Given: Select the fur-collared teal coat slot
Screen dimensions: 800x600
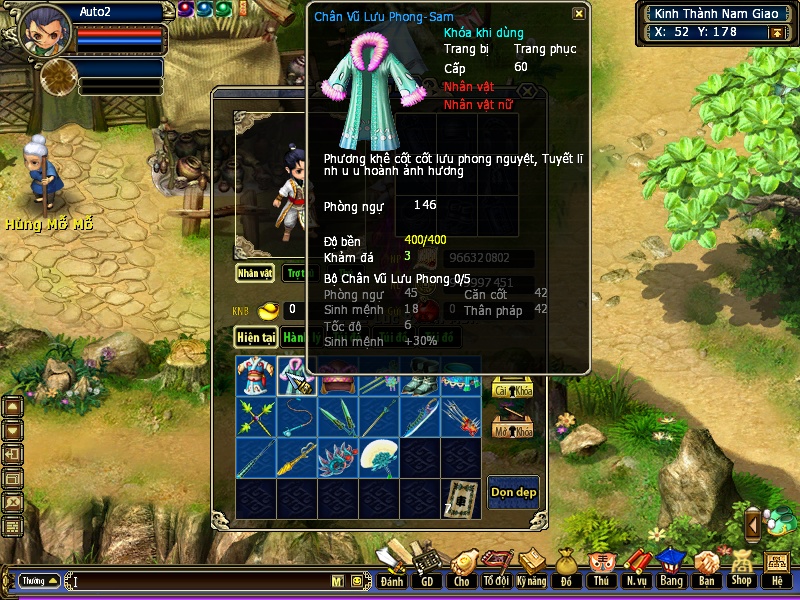Looking at the screenshot, I should pyautogui.click(x=297, y=376).
